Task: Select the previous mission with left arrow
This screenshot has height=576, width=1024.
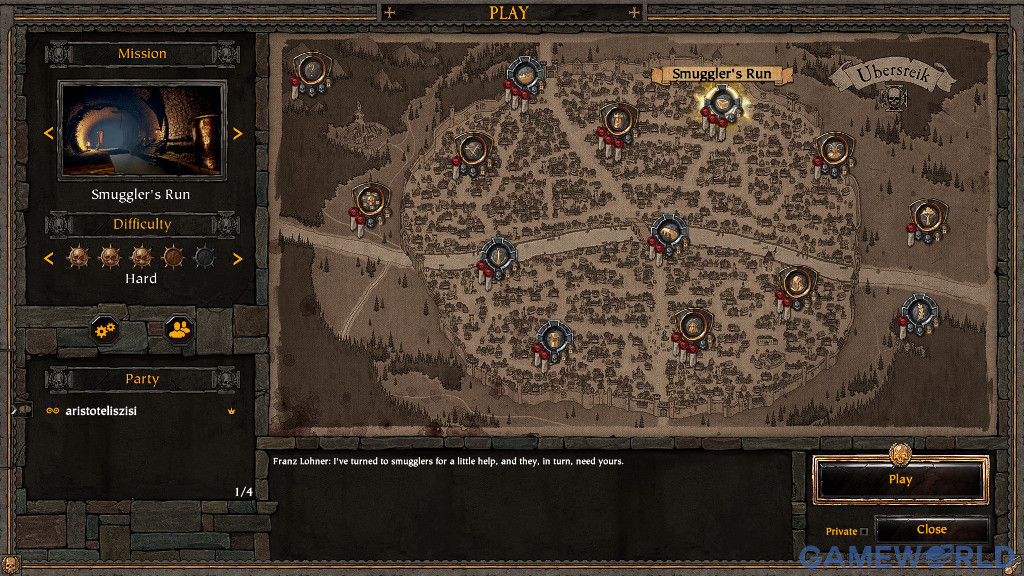Action: pos(46,133)
